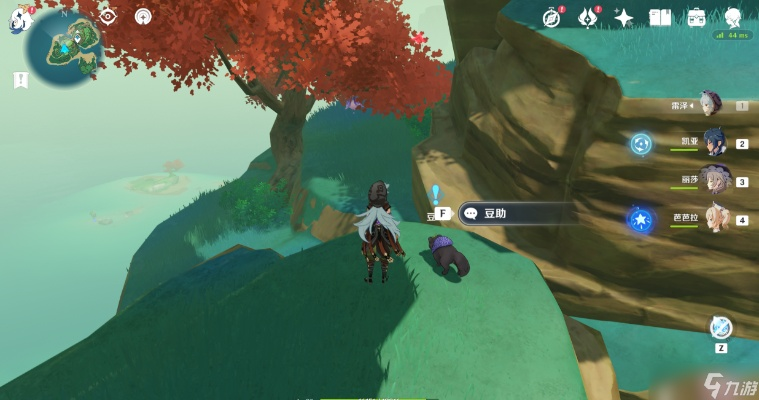Switch to party member 凯亚

click(714, 142)
